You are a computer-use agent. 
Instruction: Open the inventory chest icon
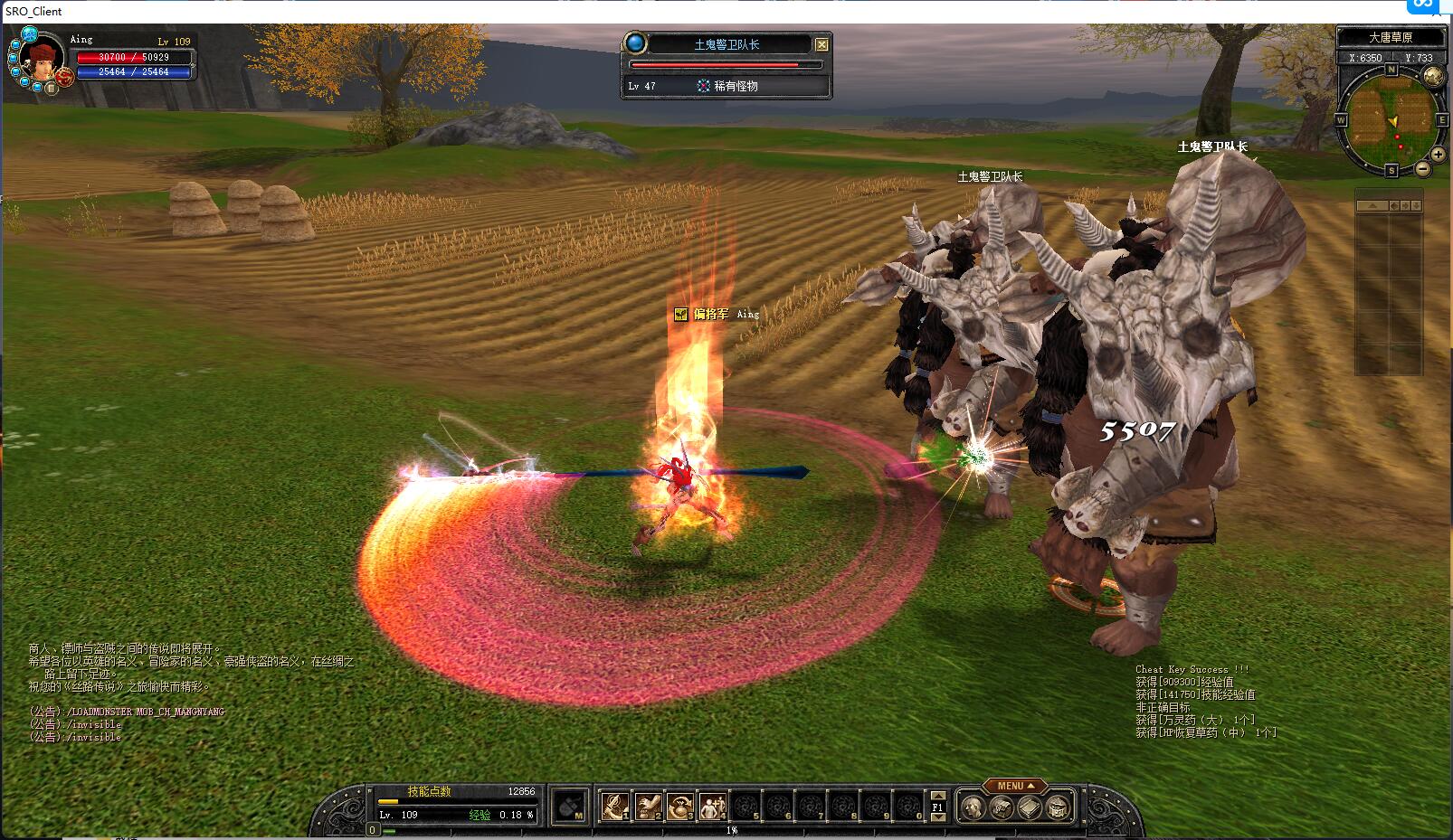pyautogui.click(x=1002, y=807)
